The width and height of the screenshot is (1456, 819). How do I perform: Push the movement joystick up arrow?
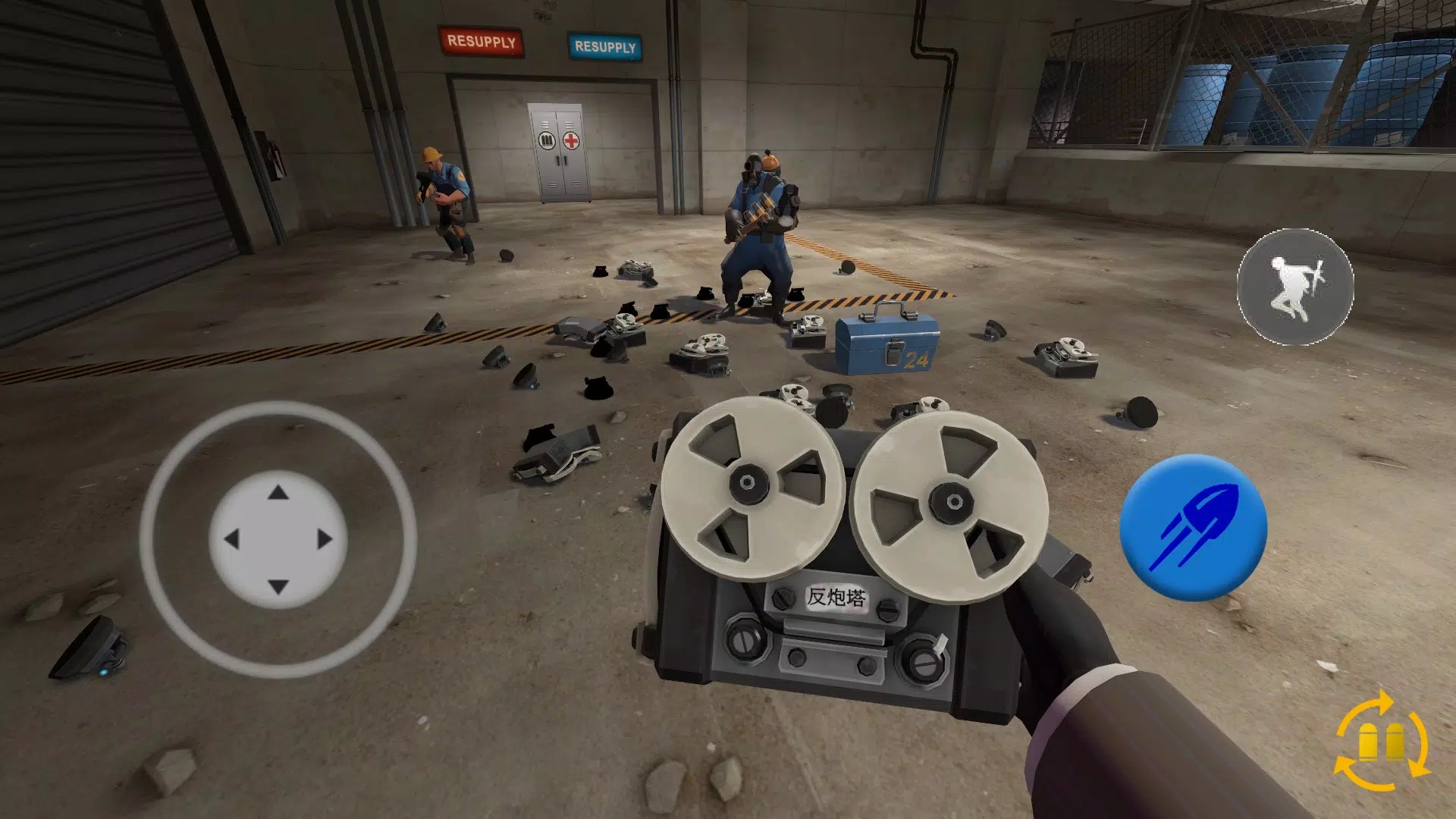pyautogui.click(x=278, y=493)
